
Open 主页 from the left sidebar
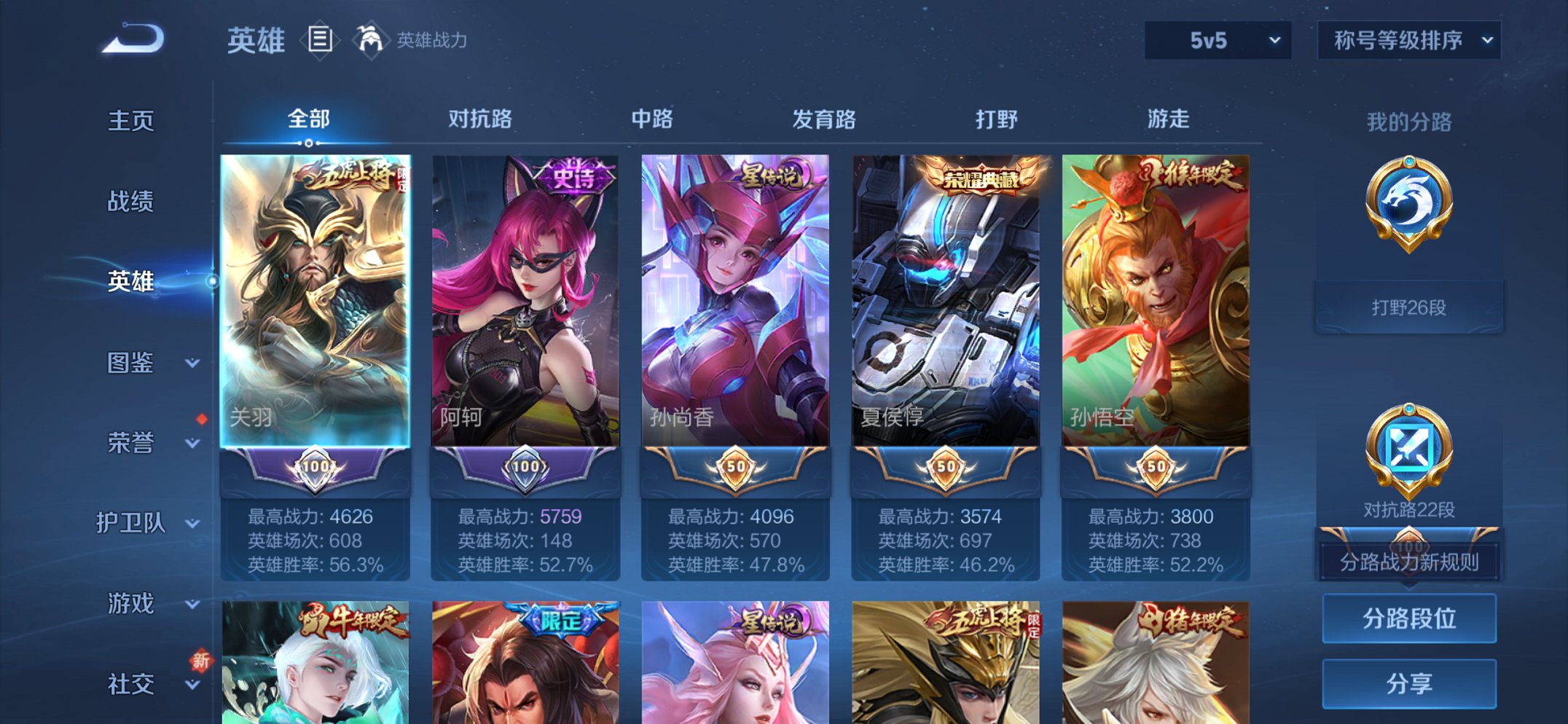130,122
